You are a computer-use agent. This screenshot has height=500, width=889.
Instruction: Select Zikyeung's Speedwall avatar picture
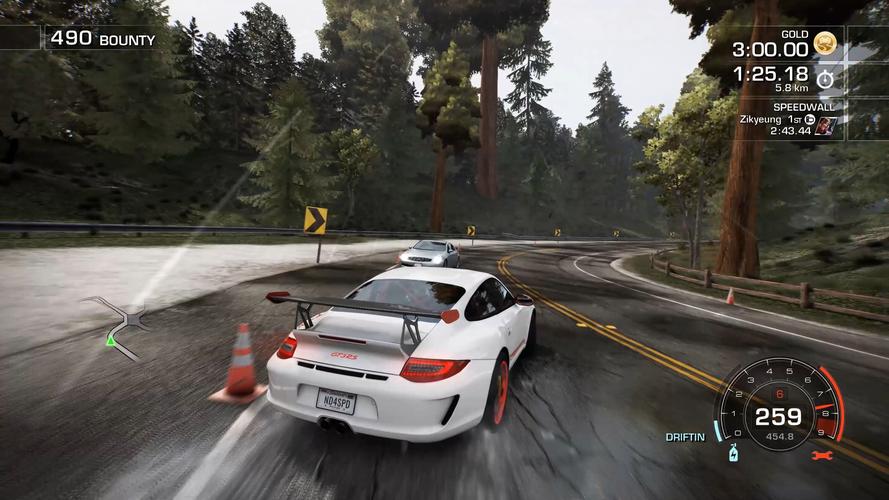click(x=825, y=126)
